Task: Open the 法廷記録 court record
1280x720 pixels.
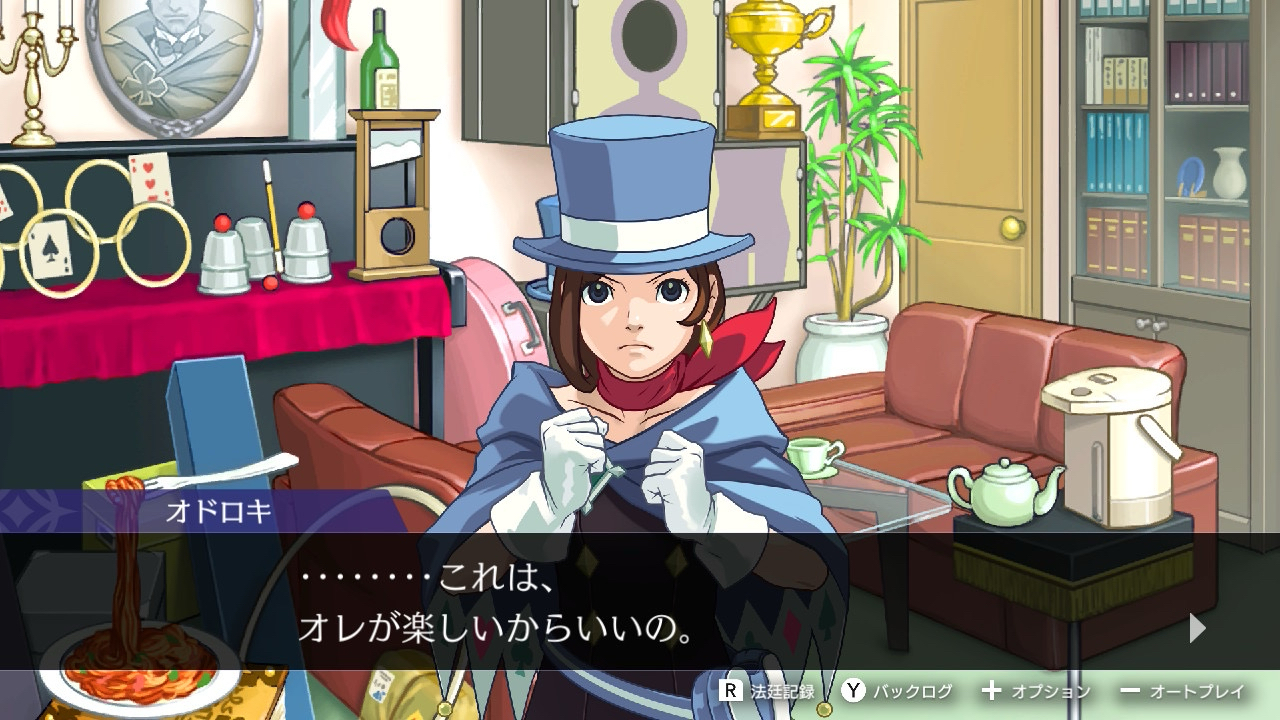Action: click(768, 691)
